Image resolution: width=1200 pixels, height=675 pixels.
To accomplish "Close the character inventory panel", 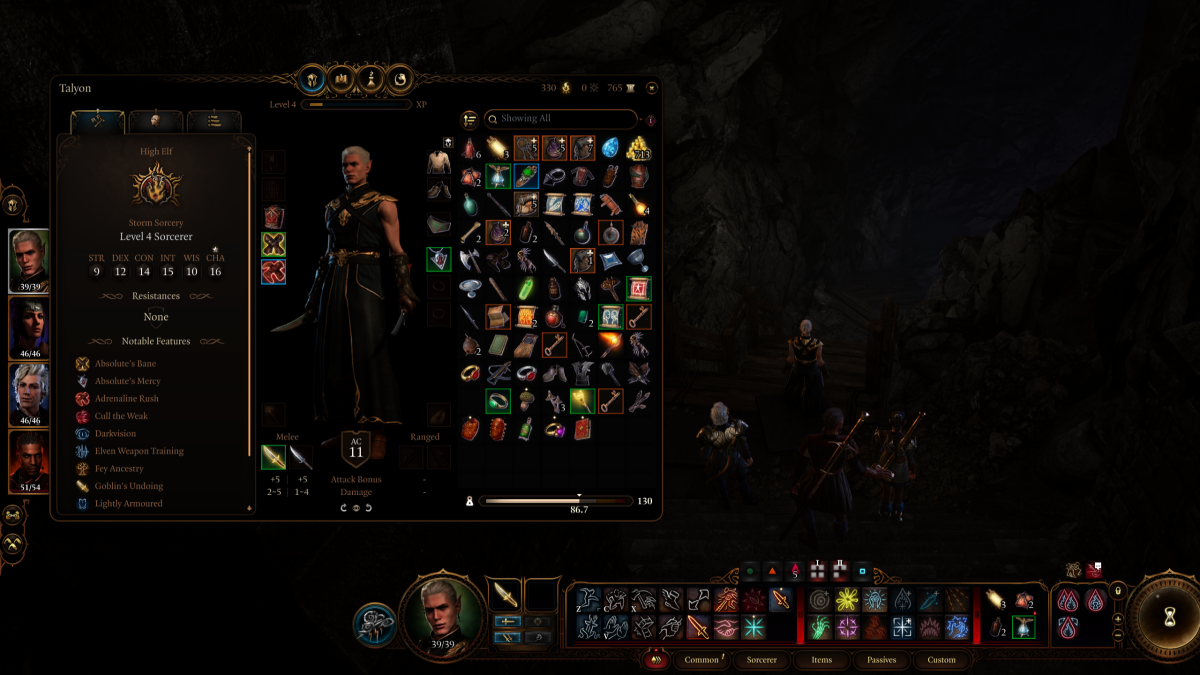I will [x=652, y=88].
